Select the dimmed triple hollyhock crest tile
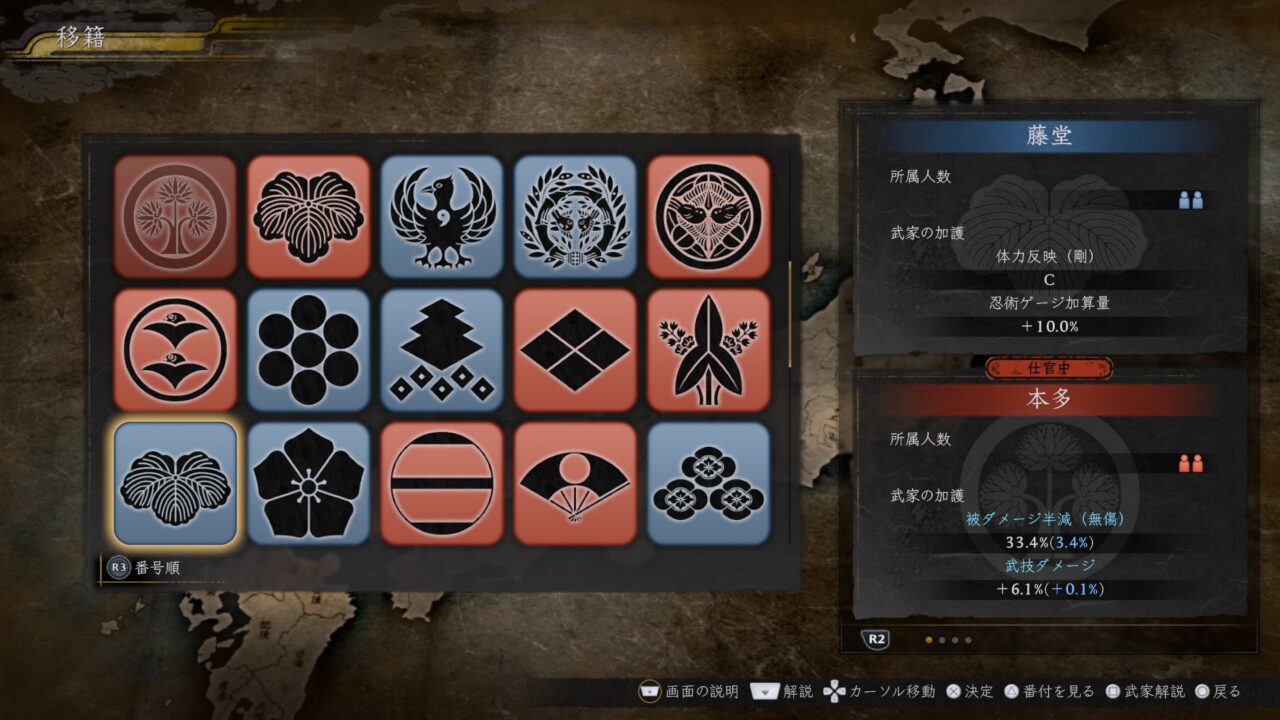This screenshot has height=720, width=1280. (x=175, y=216)
